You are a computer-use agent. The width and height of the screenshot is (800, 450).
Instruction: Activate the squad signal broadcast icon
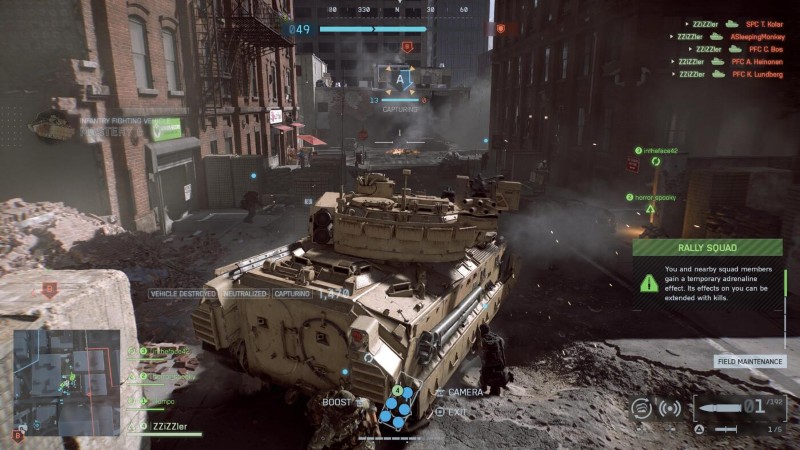pos(670,408)
